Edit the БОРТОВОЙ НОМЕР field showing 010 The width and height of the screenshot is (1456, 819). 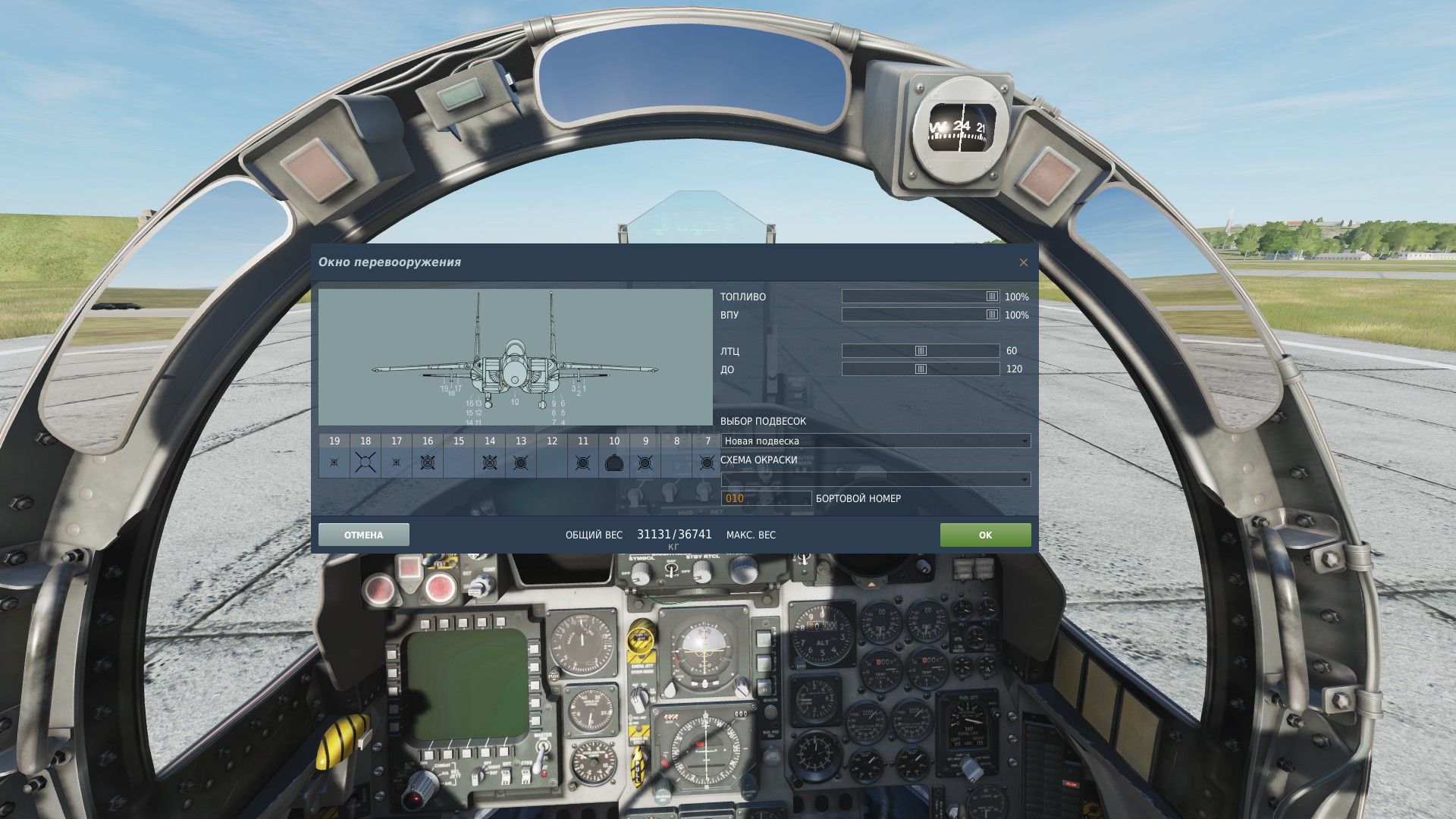[766, 498]
